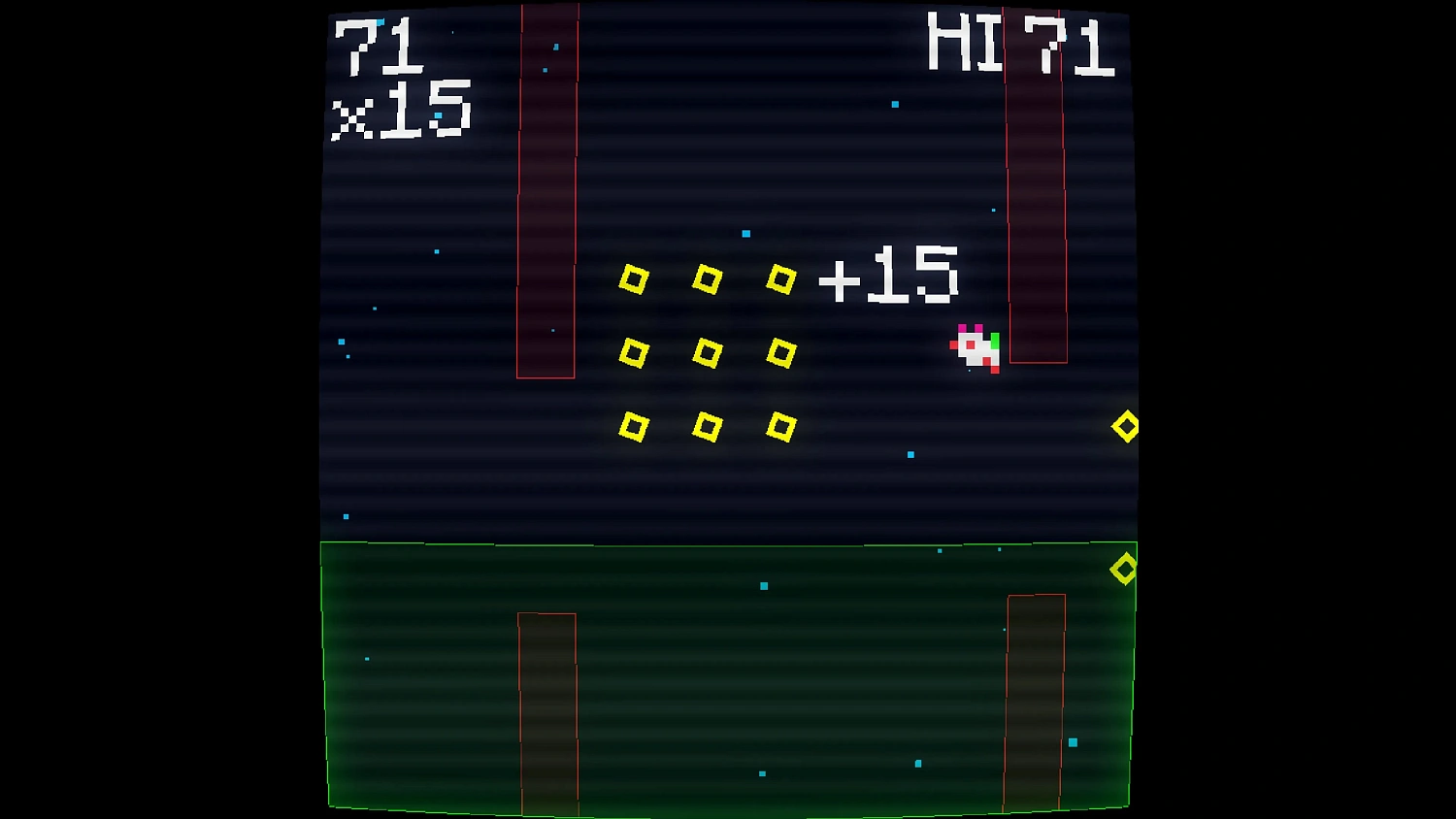Select the bottom-left diamond of the grid
Image resolution: width=1456 pixels, height=819 pixels.
636,425
